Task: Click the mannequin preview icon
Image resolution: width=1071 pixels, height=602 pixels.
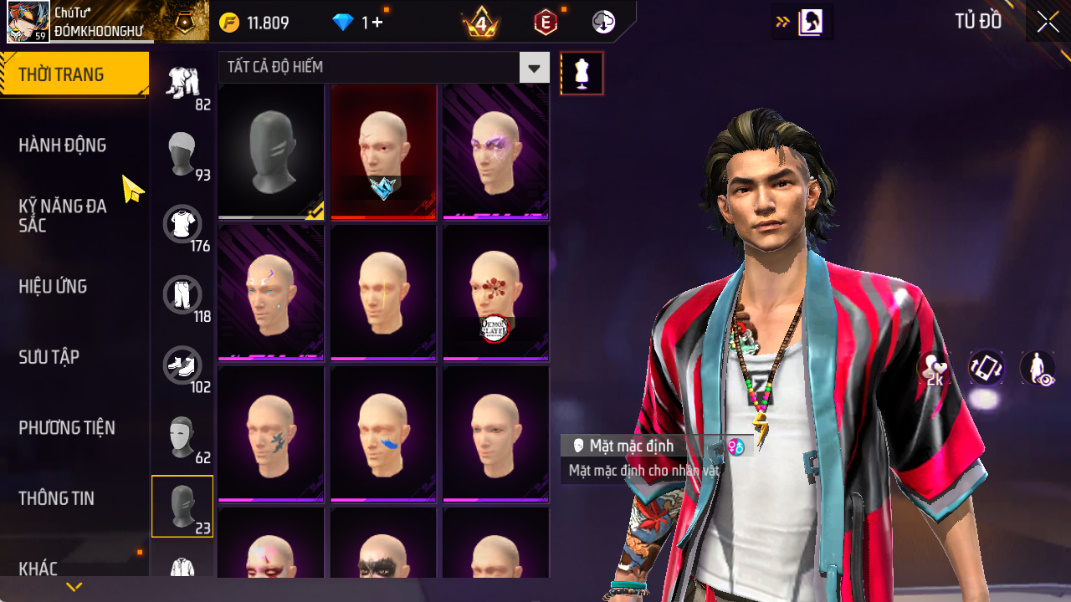Action: pyautogui.click(x=582, y=73)
